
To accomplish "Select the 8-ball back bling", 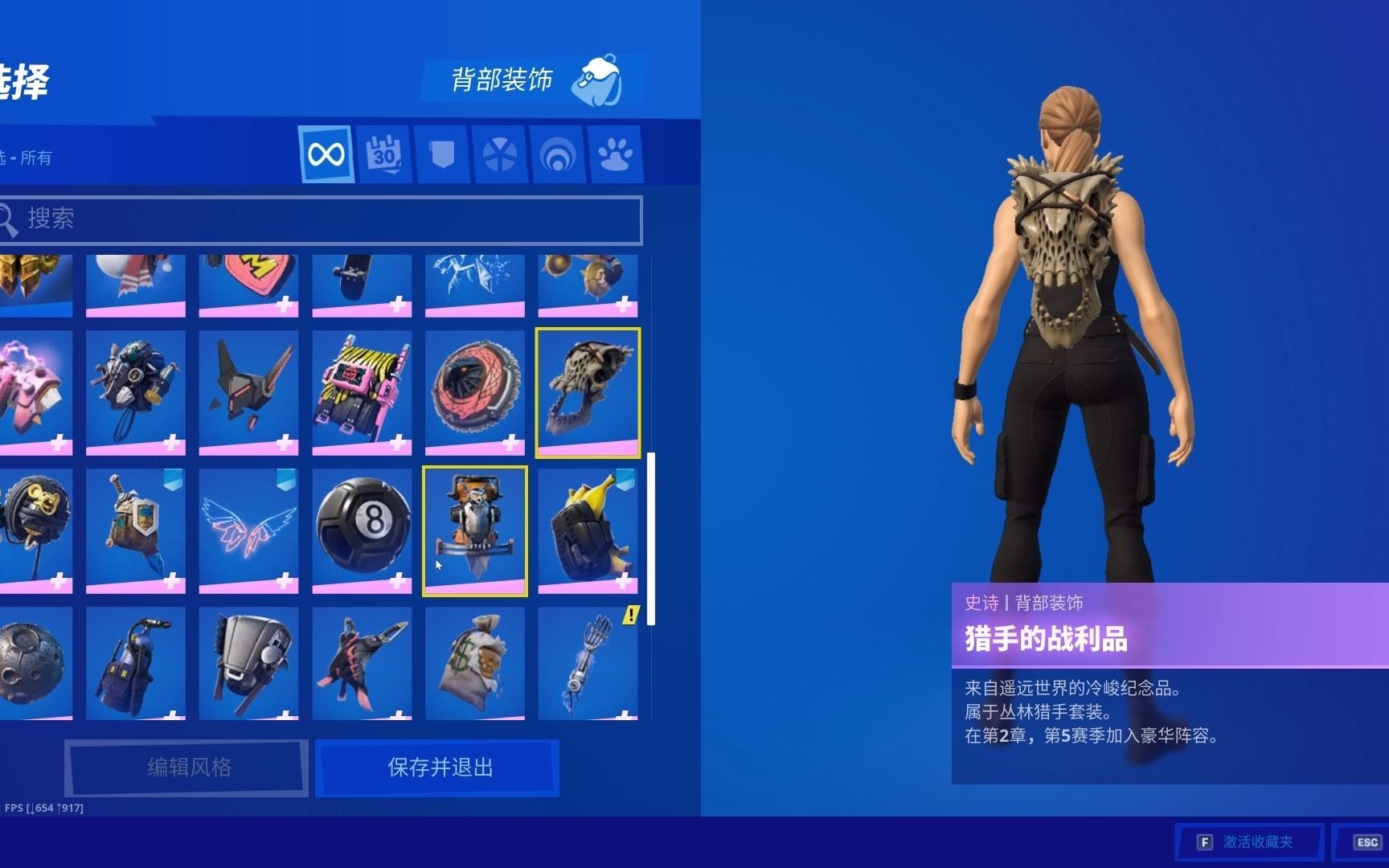I will 362,526.
